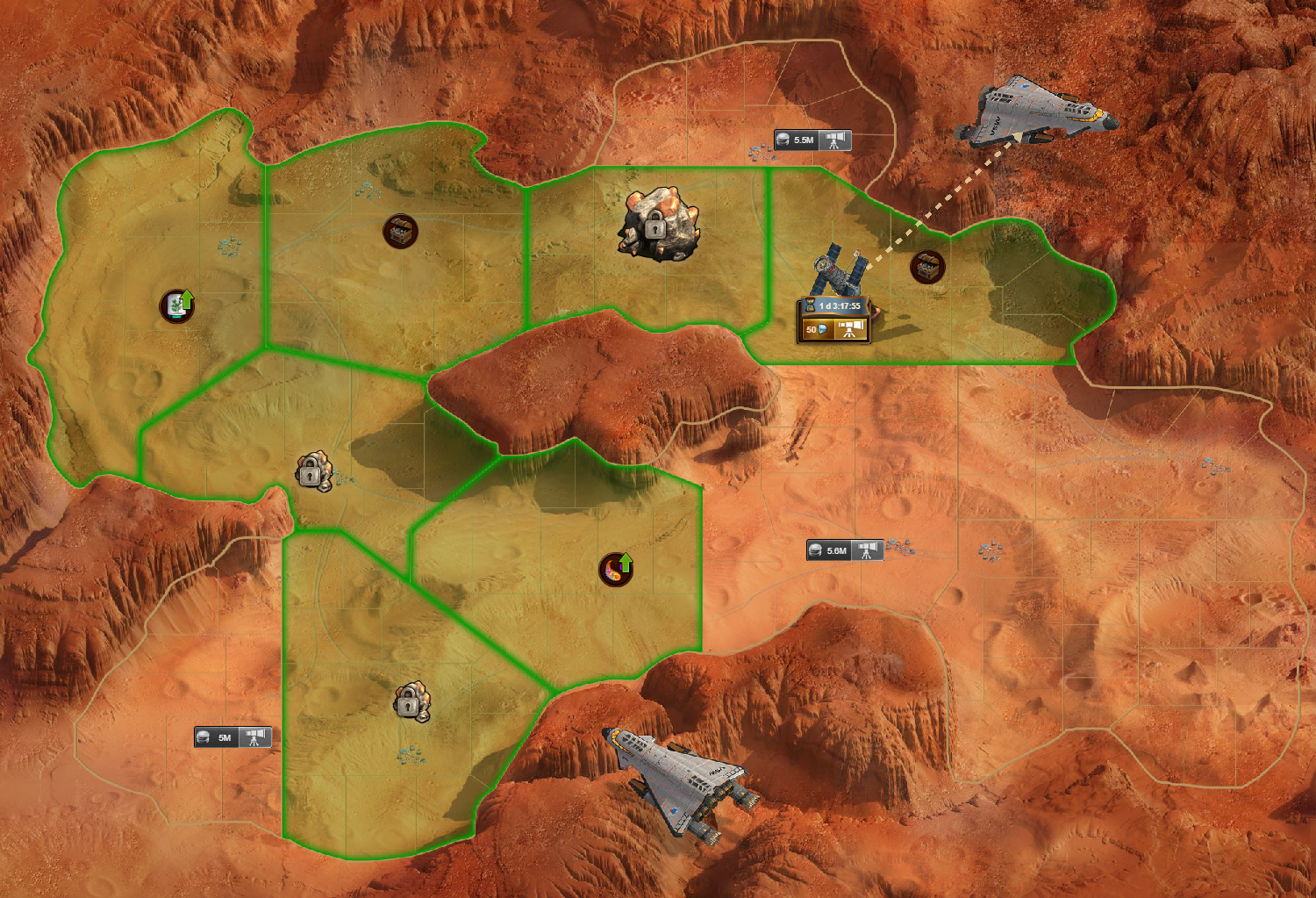
Task: Select the hourglass icon on the timer banner
Action: point(808,305)
